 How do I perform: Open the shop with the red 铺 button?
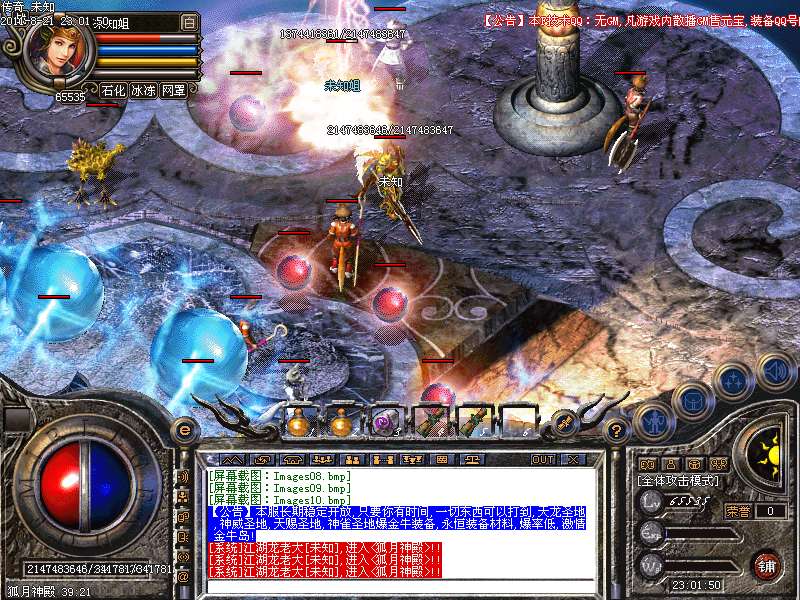[x=766, y=564]
